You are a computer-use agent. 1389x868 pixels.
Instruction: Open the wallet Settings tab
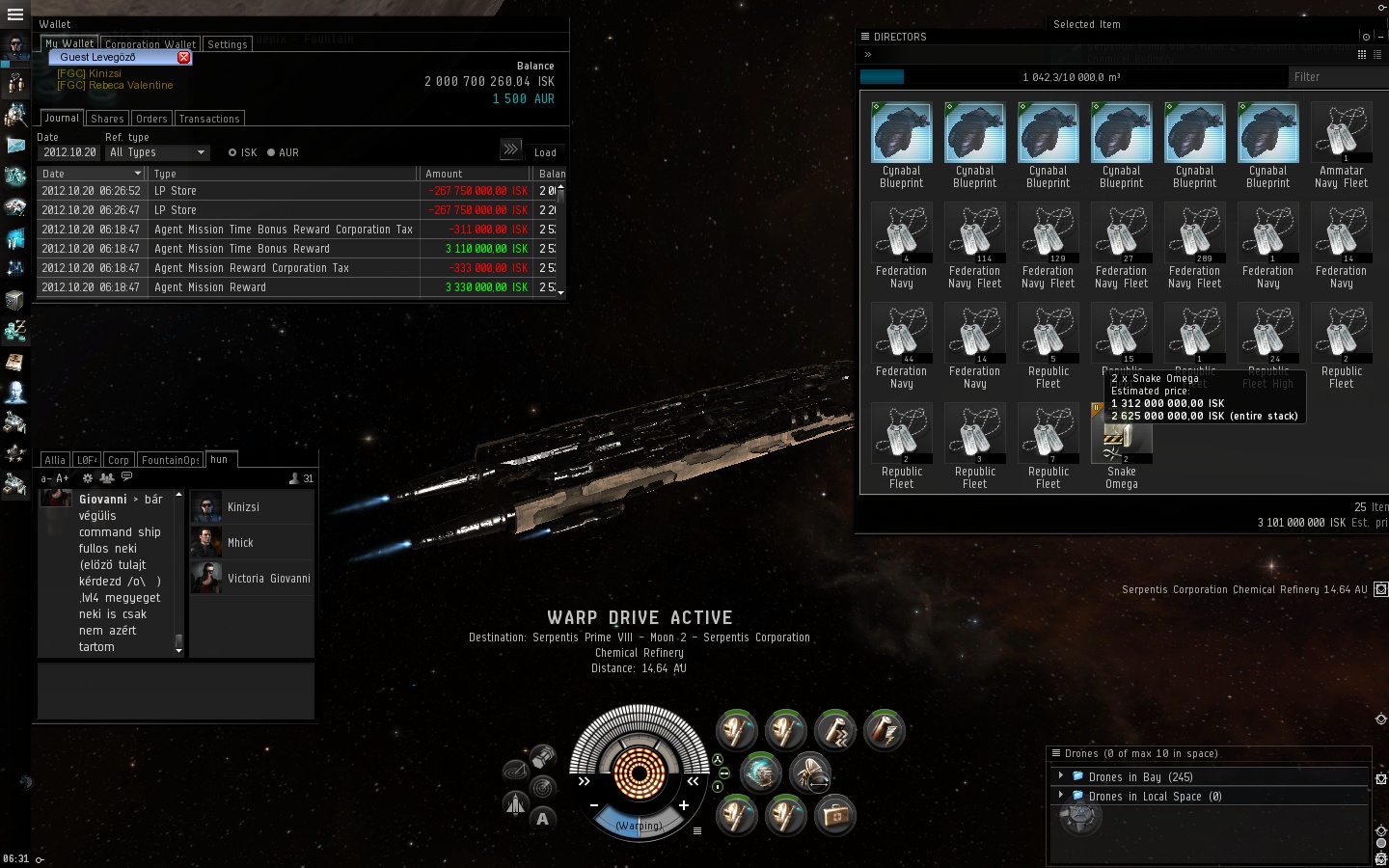pos(228,44)
